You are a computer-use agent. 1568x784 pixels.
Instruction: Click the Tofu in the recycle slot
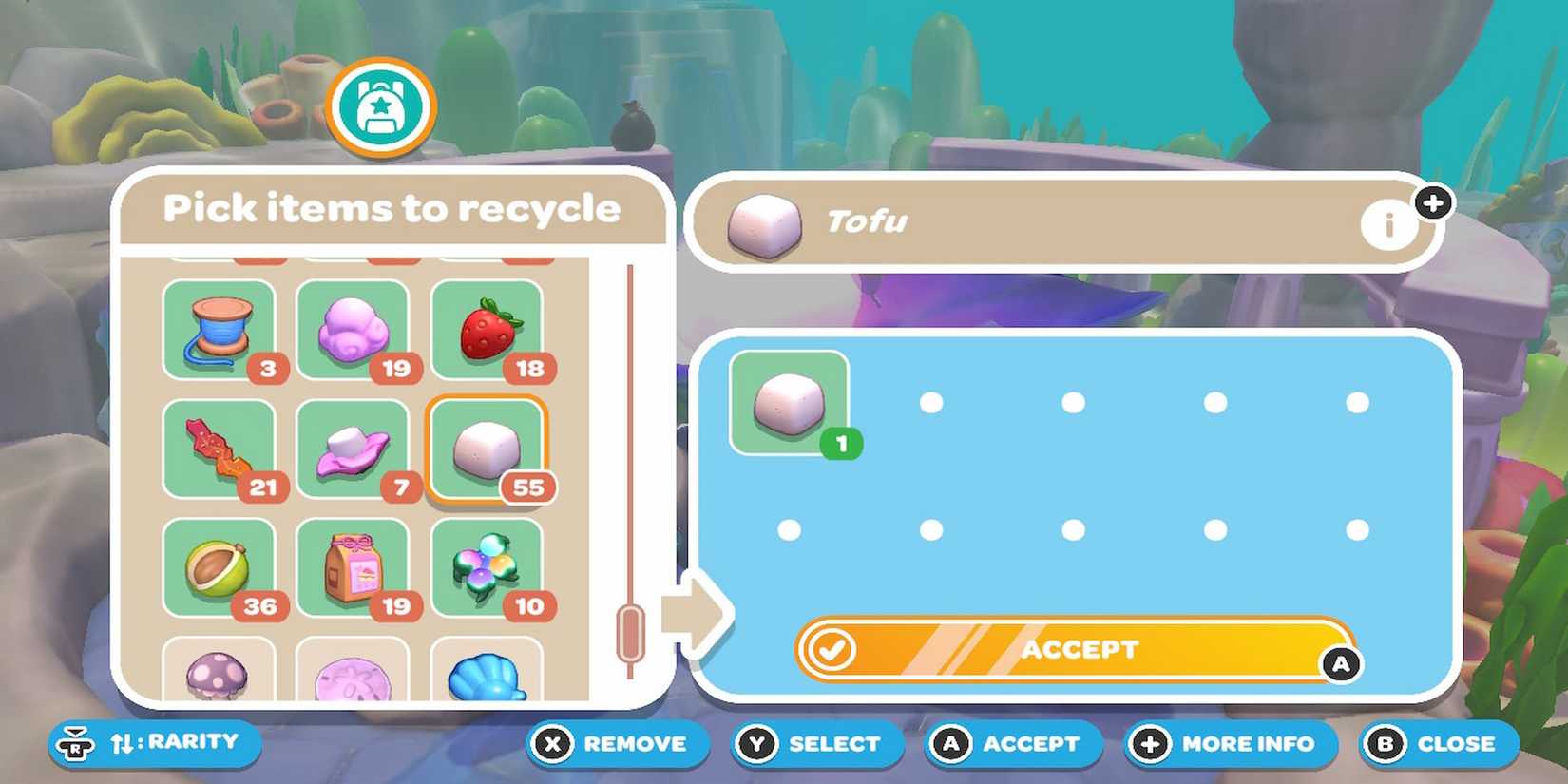(790, 406)
